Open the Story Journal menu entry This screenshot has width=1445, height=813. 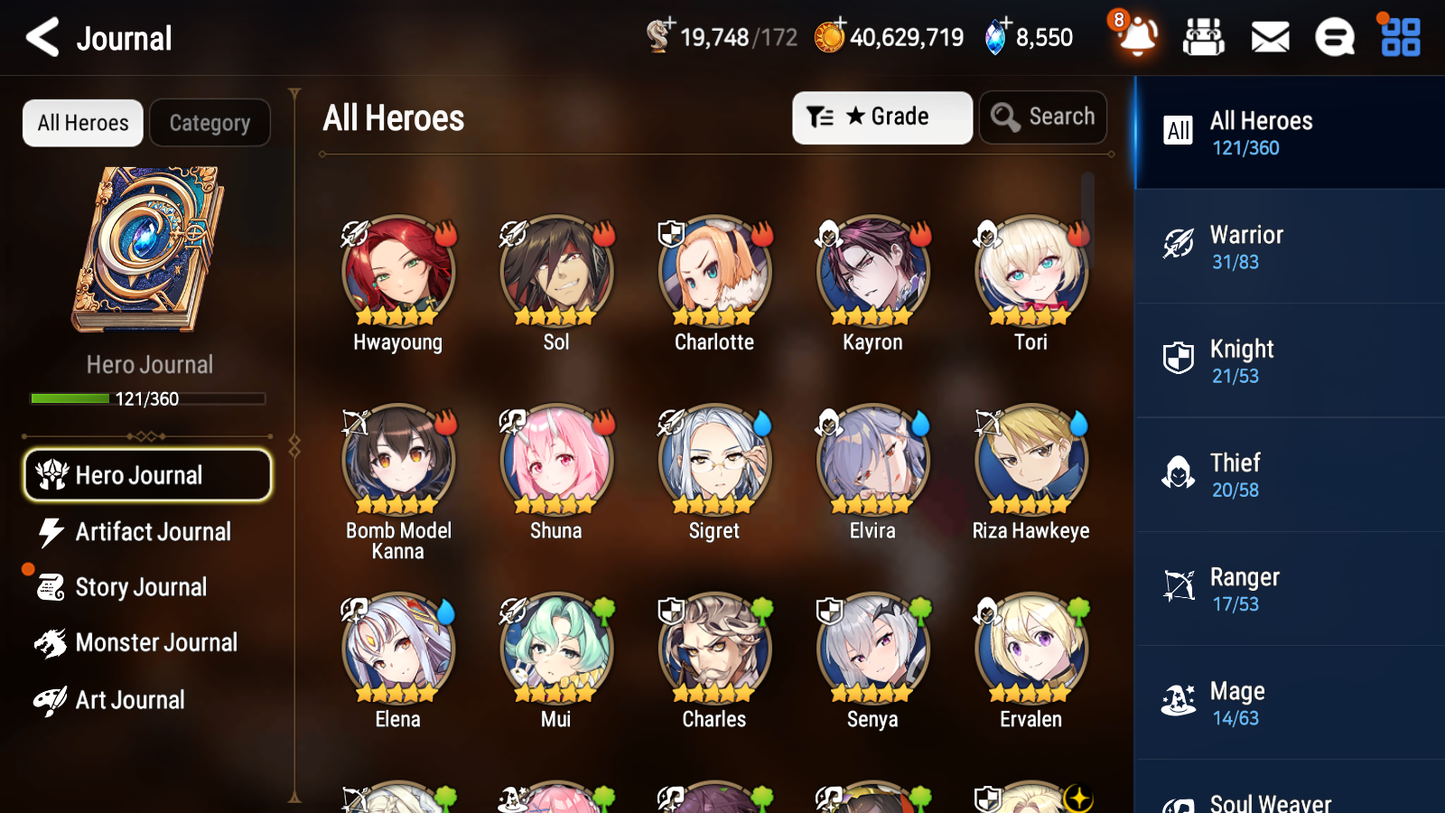[x=150, y=587]
